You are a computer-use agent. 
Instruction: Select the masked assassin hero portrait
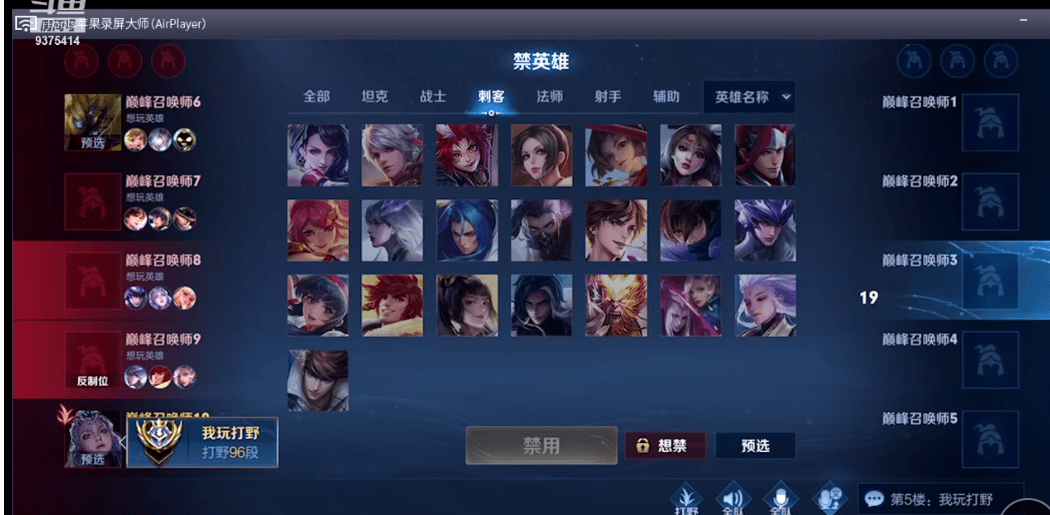[x=541, y=230]
